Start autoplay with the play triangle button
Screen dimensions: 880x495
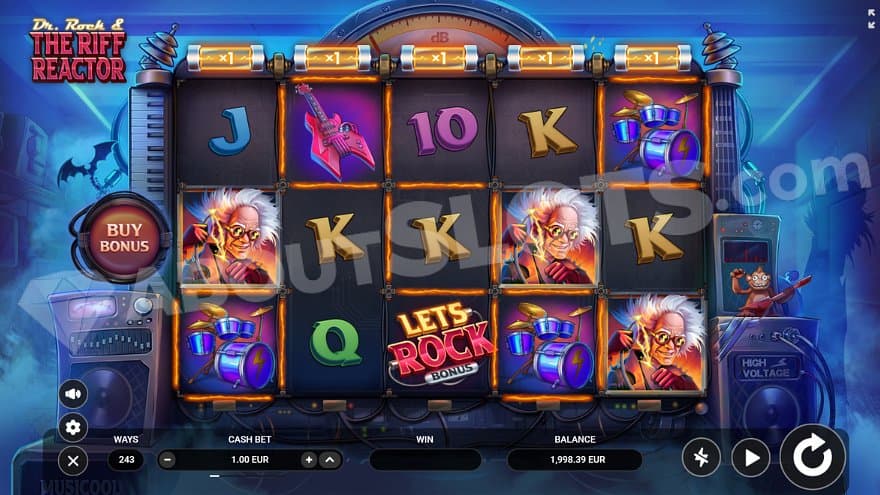[750, 458]
